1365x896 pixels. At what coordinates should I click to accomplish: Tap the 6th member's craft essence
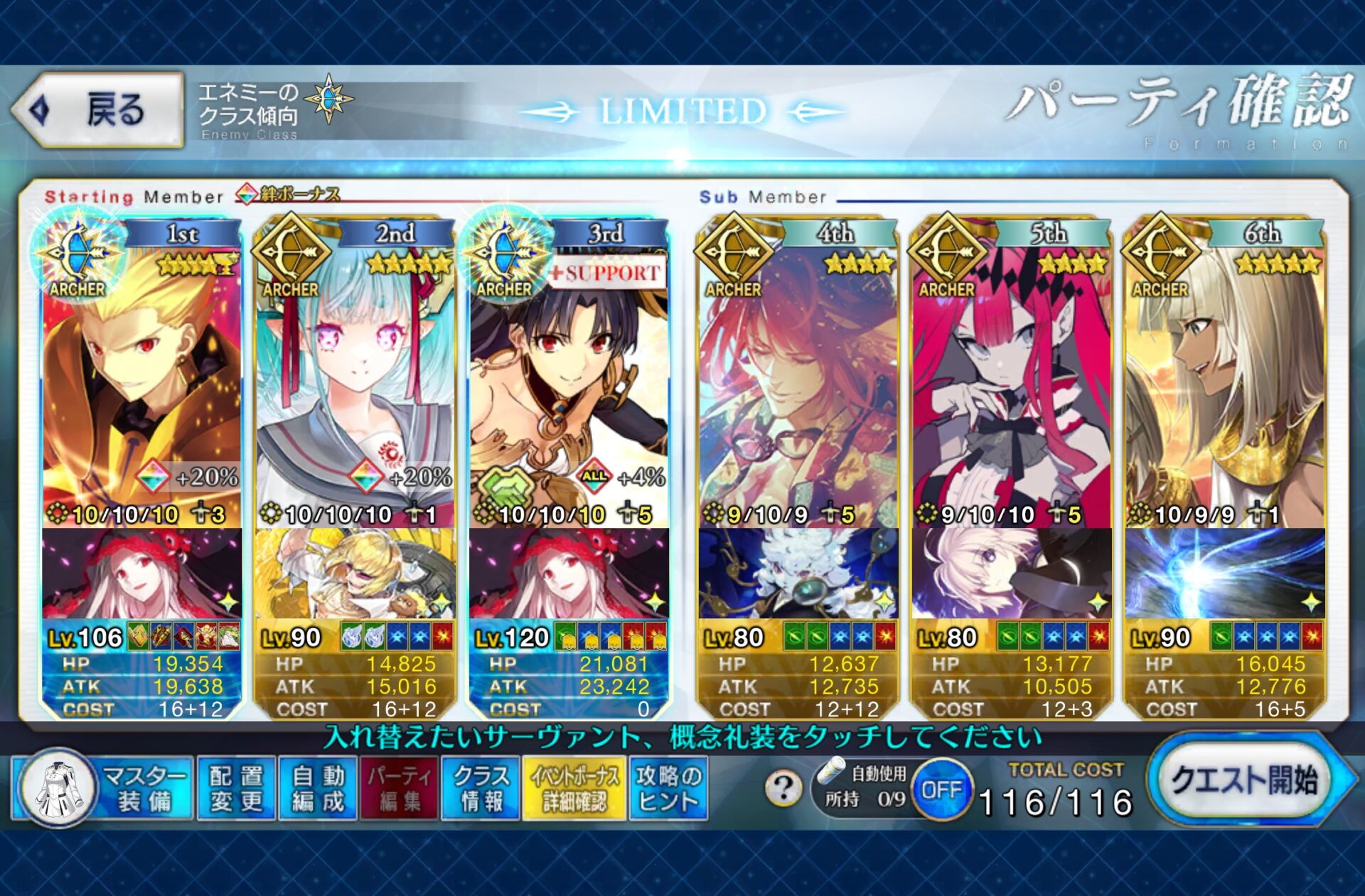click(1224, 573)
